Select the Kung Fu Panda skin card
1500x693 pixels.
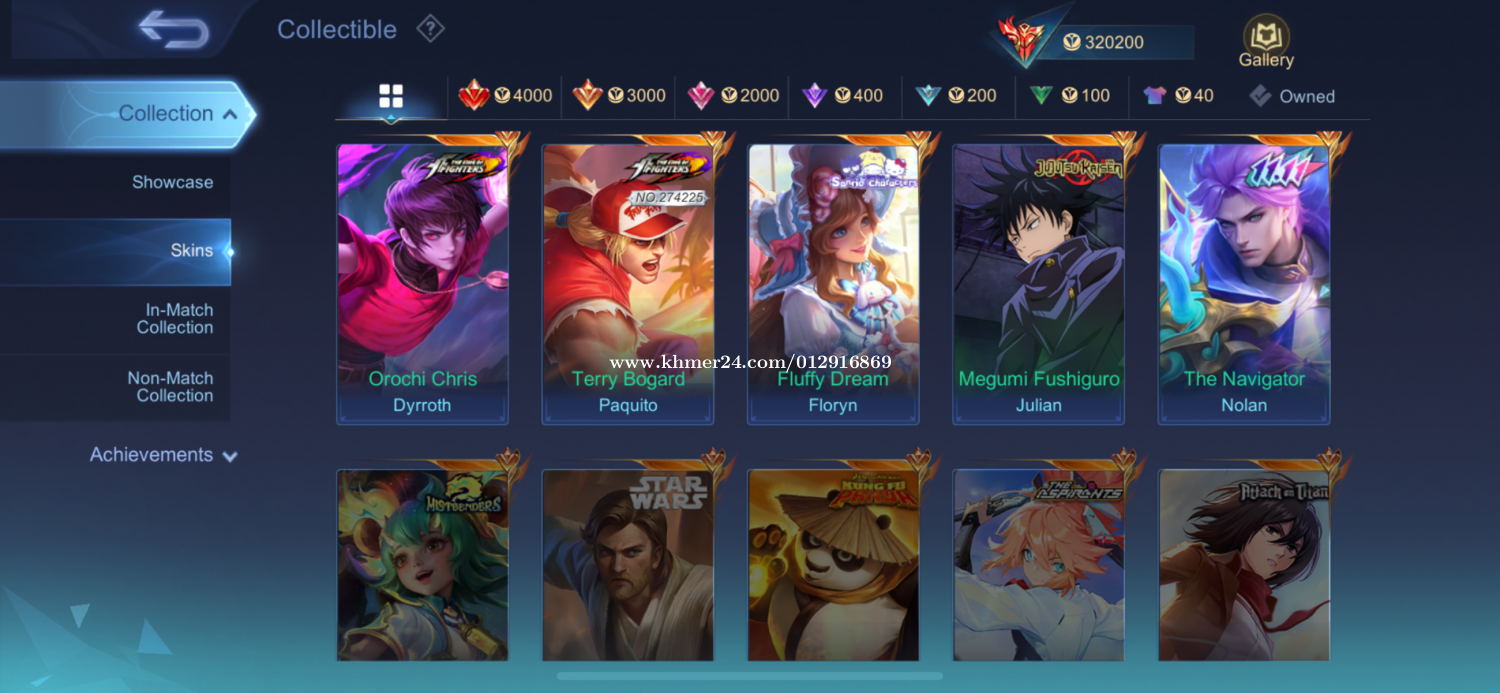point(833,565)
